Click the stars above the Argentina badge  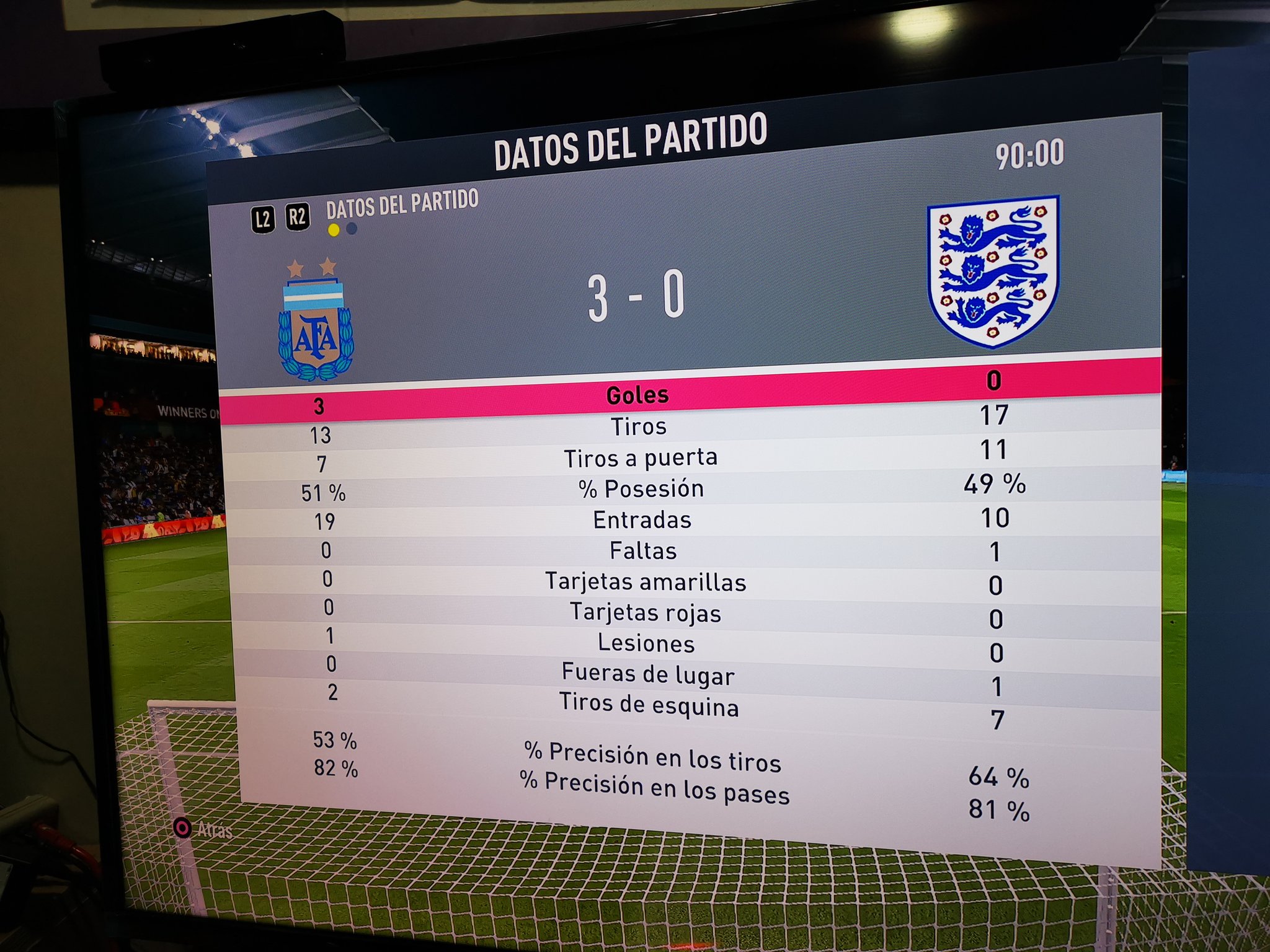click(x=313, y=267)
